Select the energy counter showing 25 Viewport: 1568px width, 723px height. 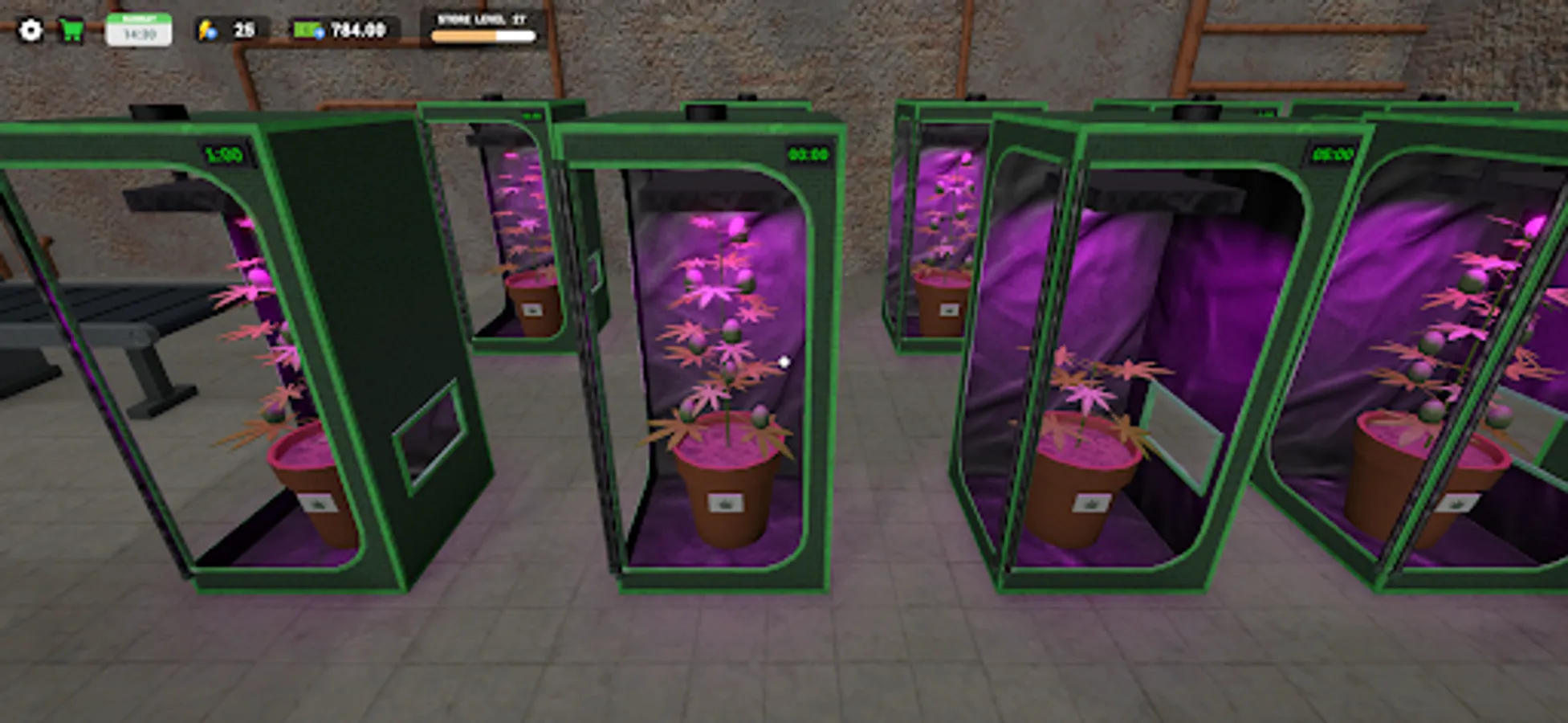point(240,30)
